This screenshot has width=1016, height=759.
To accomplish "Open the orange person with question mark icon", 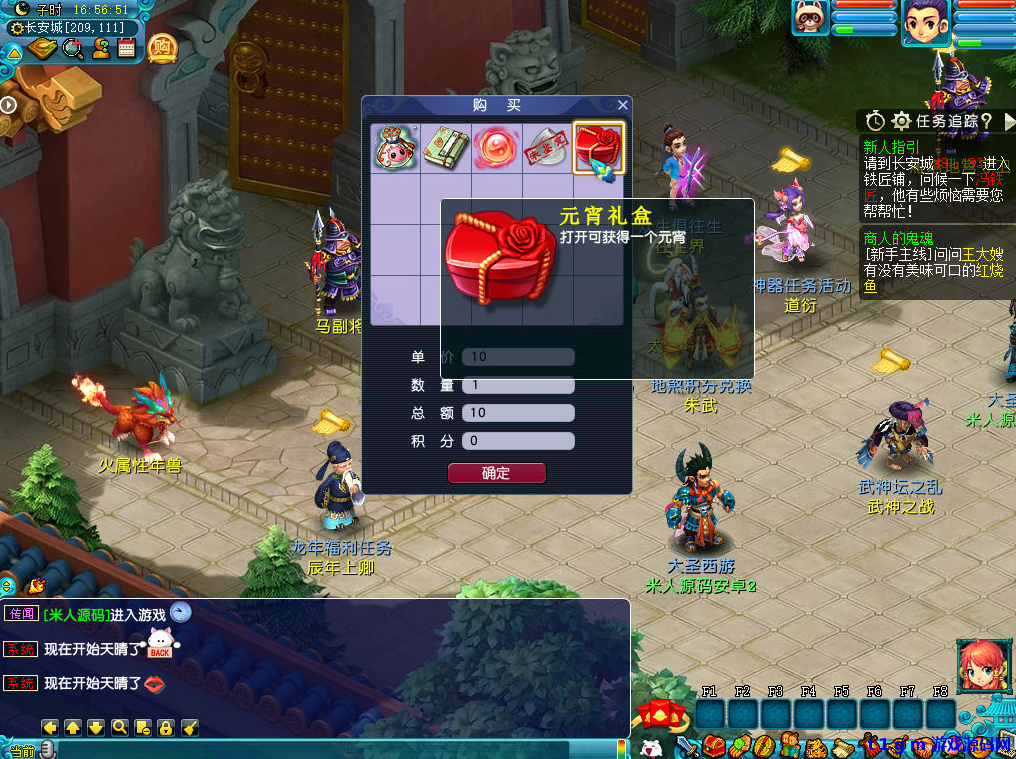I will pyautogui.click(x=100, y=48).
